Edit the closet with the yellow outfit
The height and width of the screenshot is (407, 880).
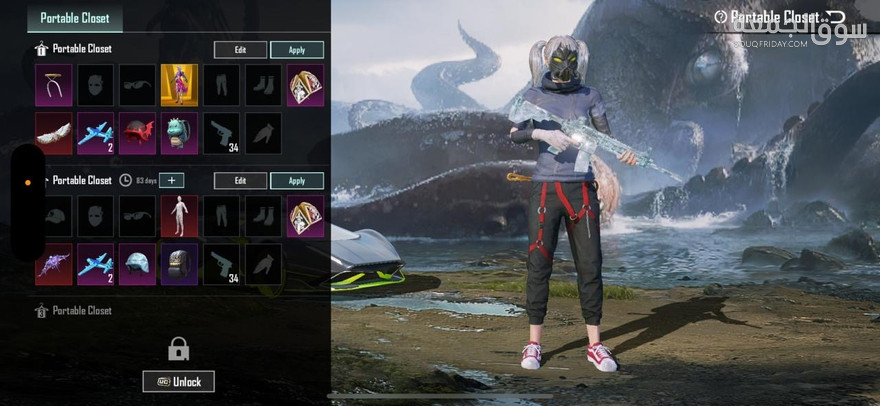[240, 49]
